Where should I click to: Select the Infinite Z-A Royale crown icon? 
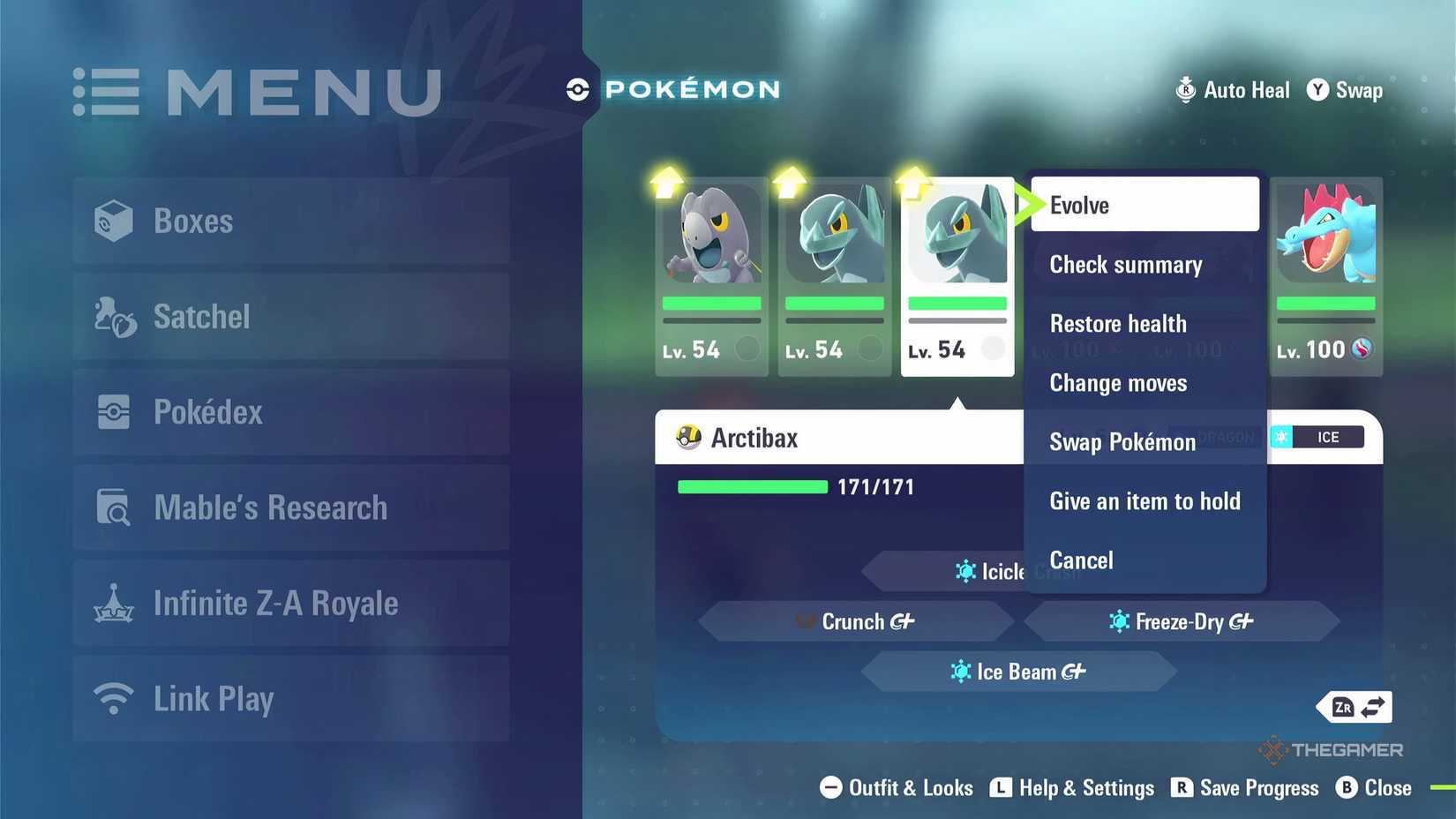(x=115, y=602)
